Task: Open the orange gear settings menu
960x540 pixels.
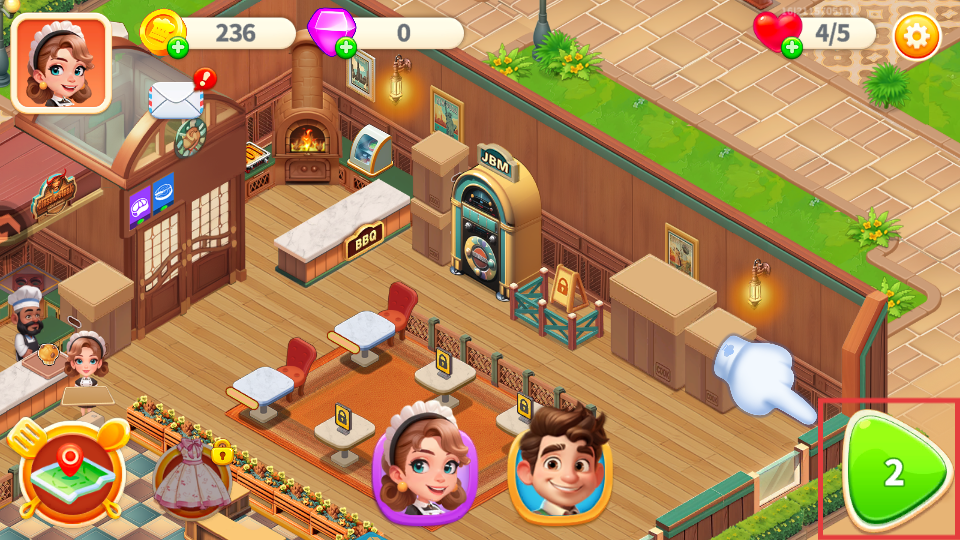Action: coord(911,36)
